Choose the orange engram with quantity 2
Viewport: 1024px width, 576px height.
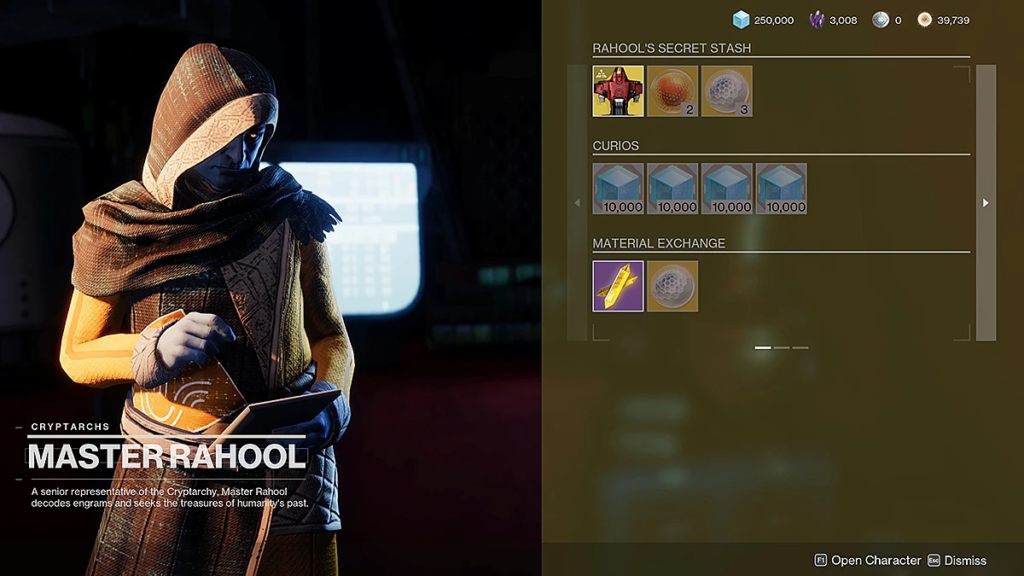672,92
